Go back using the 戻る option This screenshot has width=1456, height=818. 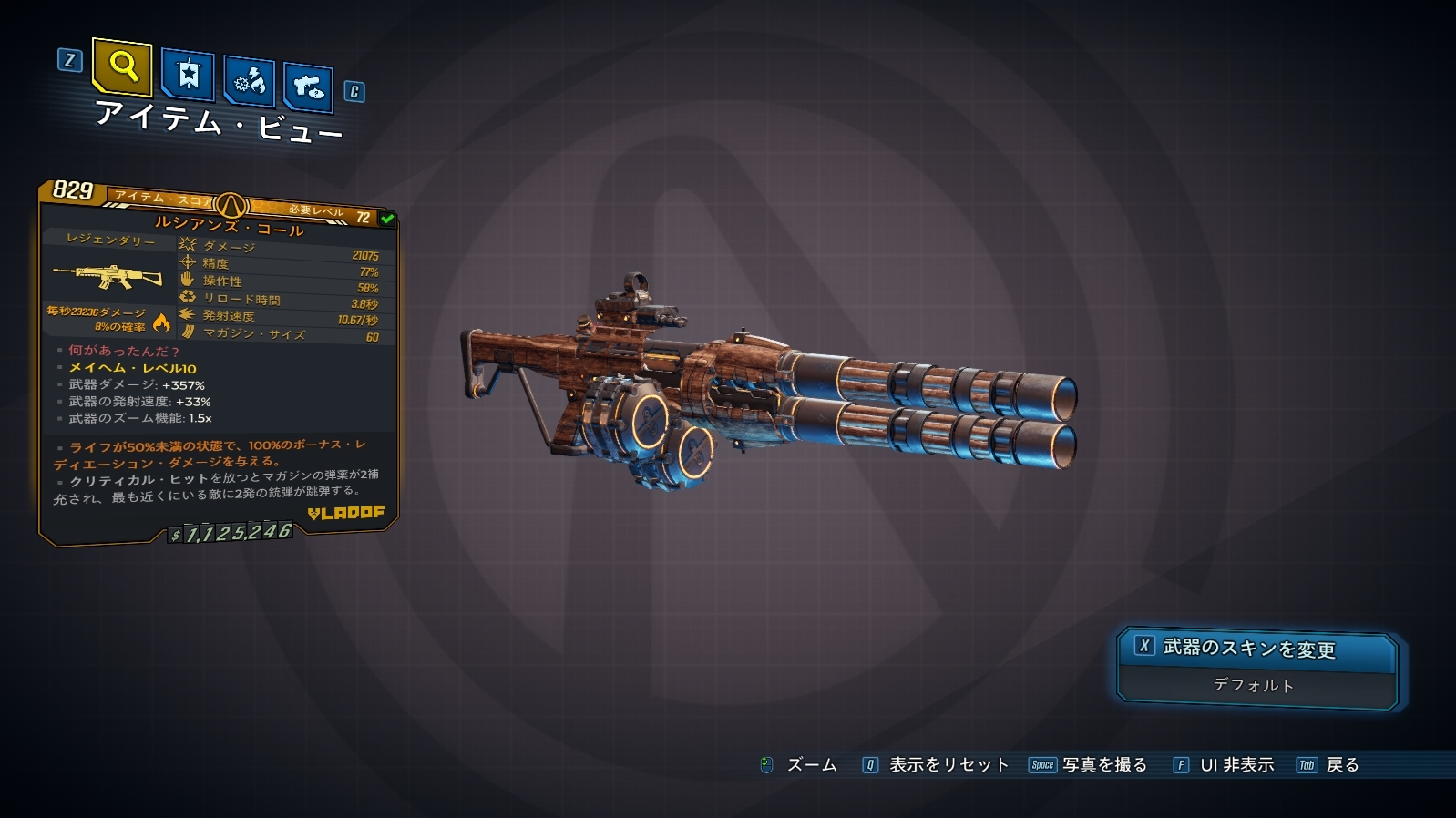1328,765
